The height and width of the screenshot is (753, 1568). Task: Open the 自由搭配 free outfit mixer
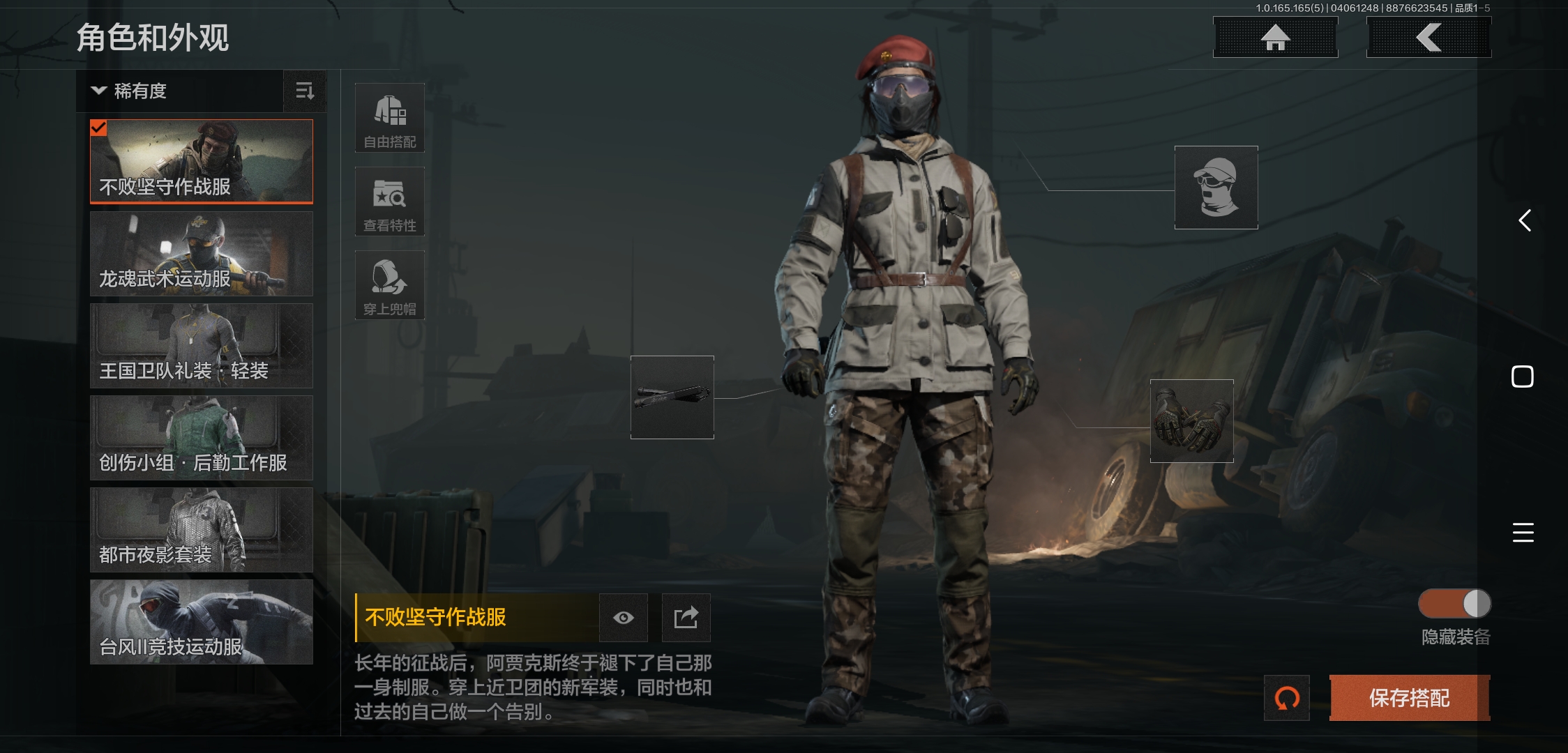(x=389, y=119)
